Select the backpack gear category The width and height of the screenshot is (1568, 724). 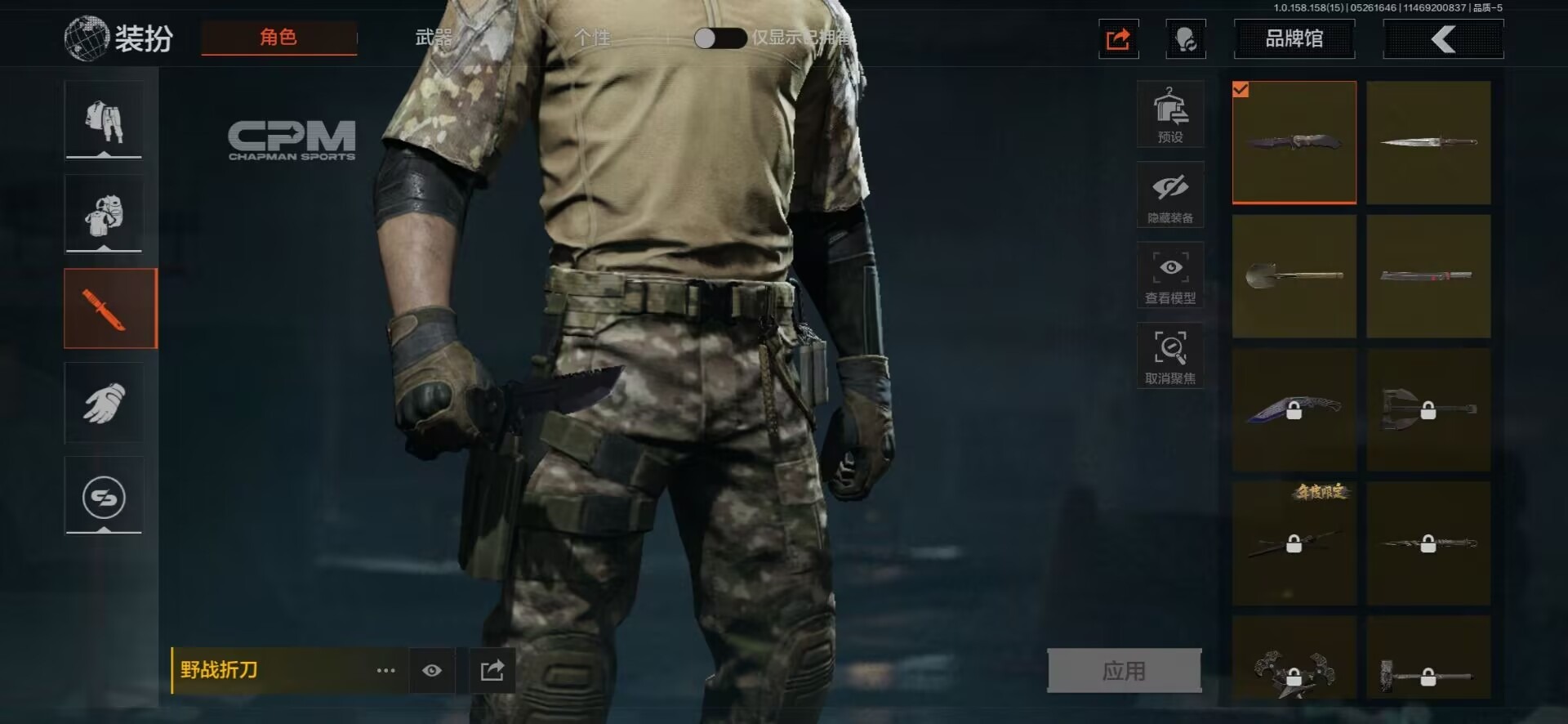click(104, 214)
